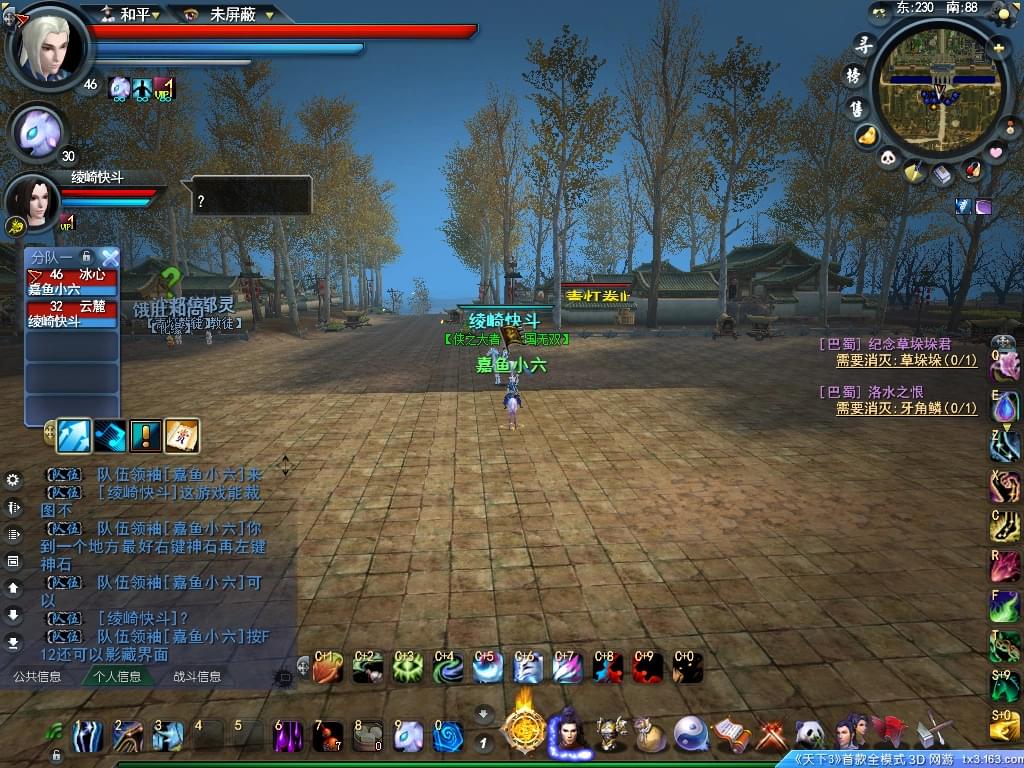Click the pink heart icon by minimap

pyautogui.click(x=995, y=151)
